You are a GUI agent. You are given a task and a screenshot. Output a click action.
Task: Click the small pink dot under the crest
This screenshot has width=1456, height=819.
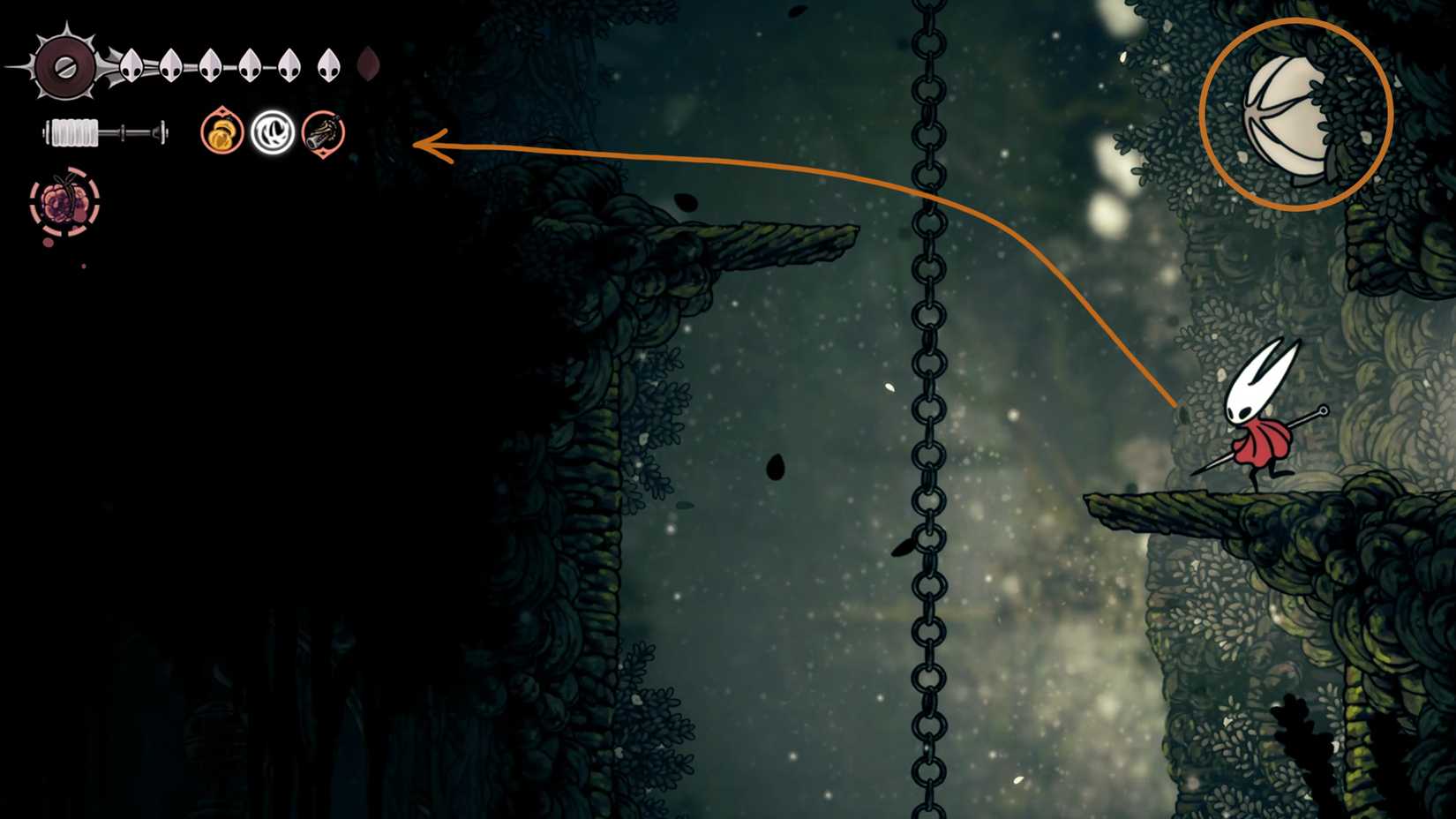[49, 243]
